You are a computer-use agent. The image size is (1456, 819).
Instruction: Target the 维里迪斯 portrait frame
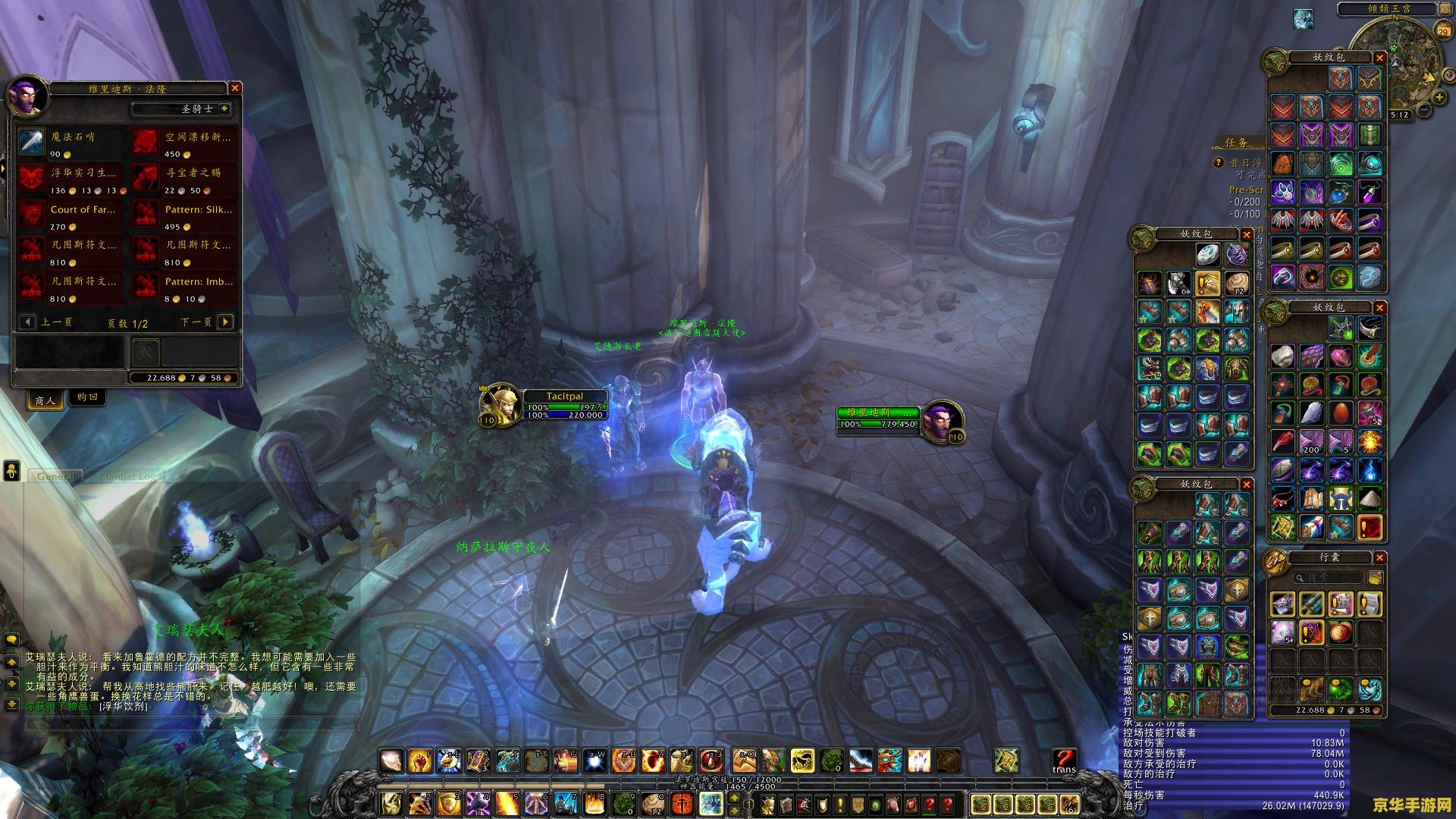coord(943,419)
